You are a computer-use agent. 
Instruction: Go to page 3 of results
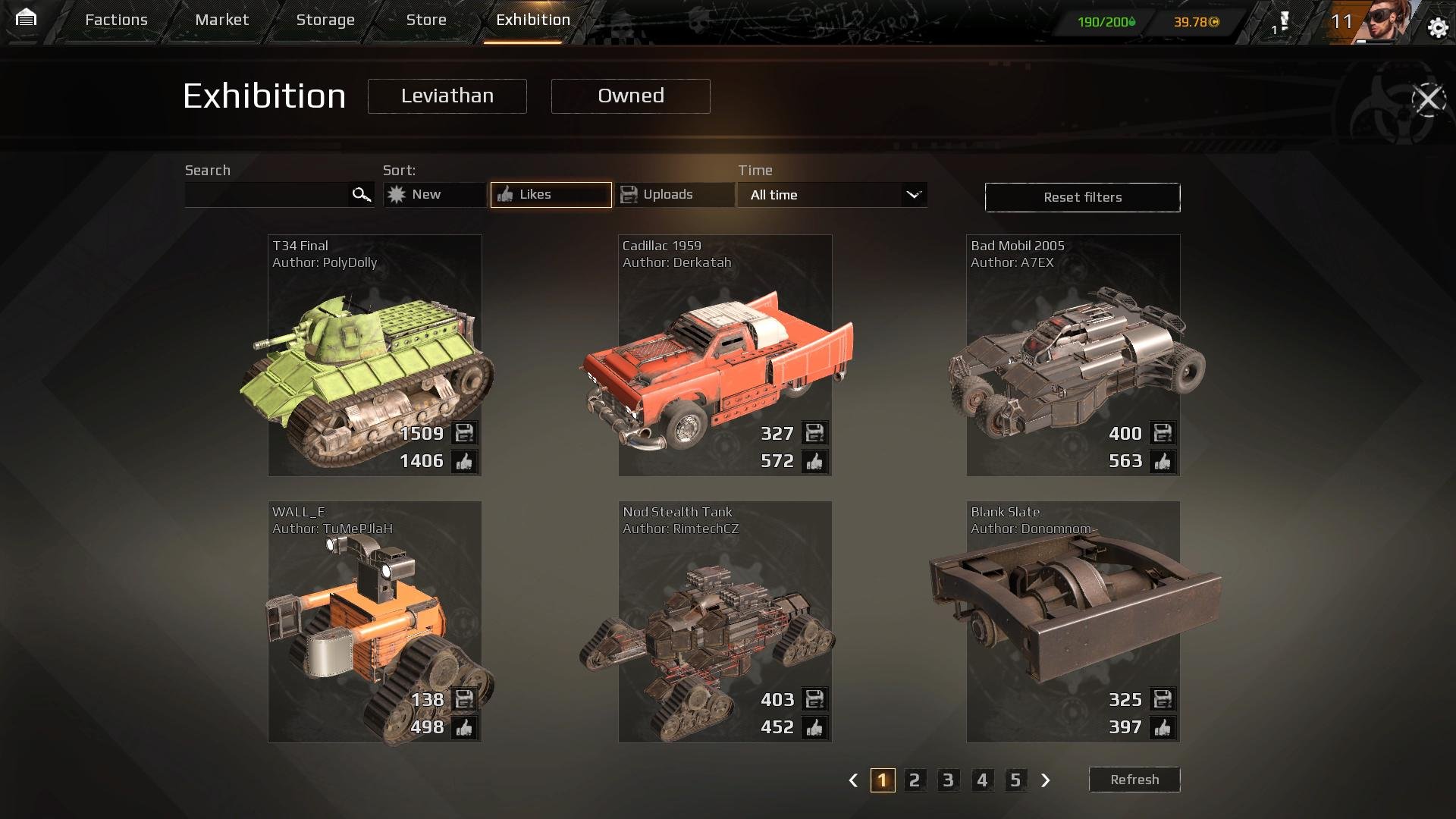tap(948, 780)
